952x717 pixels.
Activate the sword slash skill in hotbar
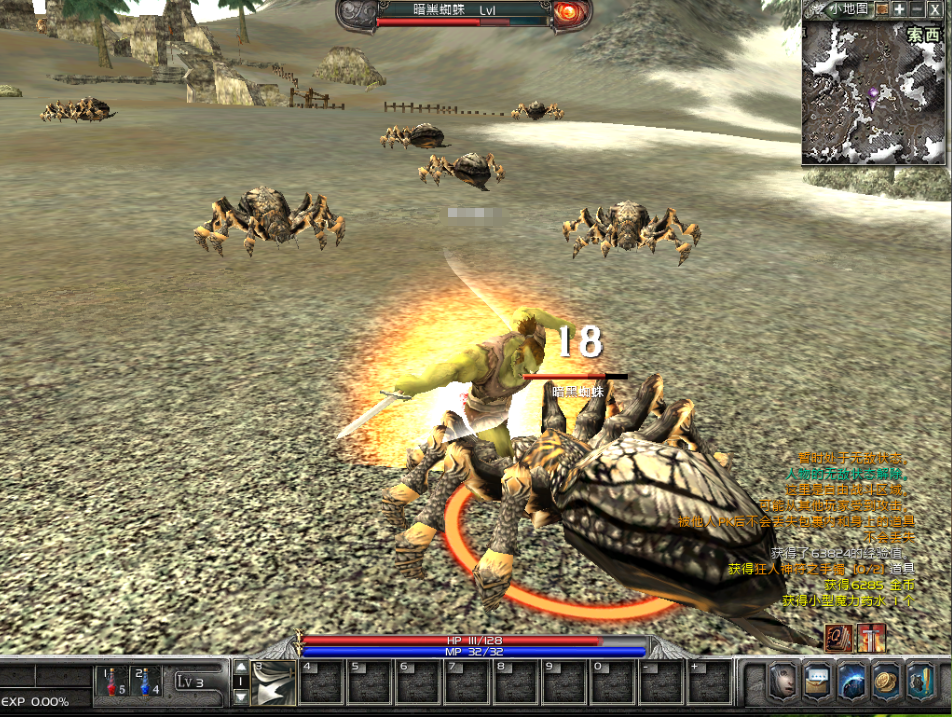[x=273, y=683]
